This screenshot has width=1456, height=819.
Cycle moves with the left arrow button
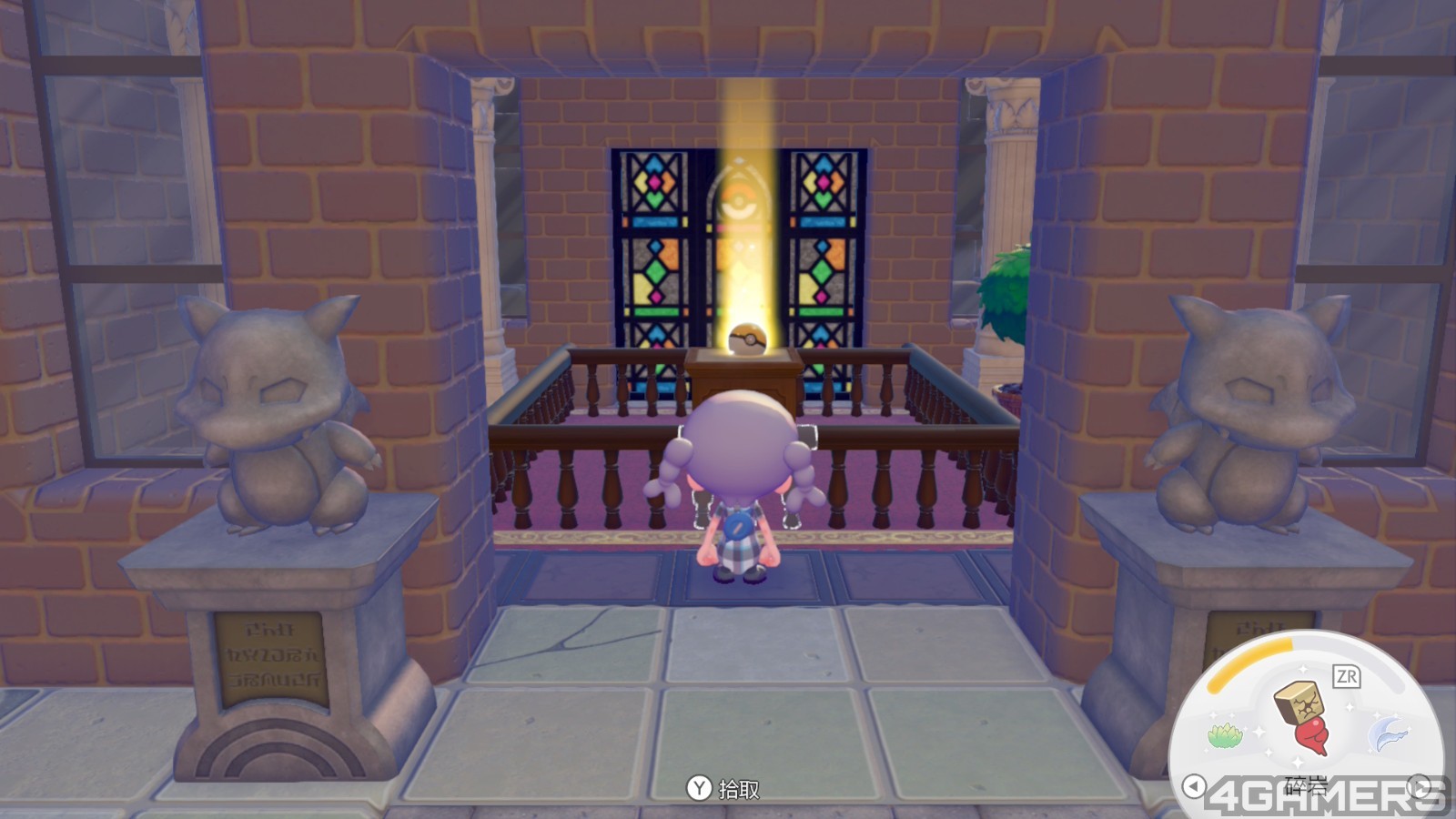click(x=1194, y=785)
